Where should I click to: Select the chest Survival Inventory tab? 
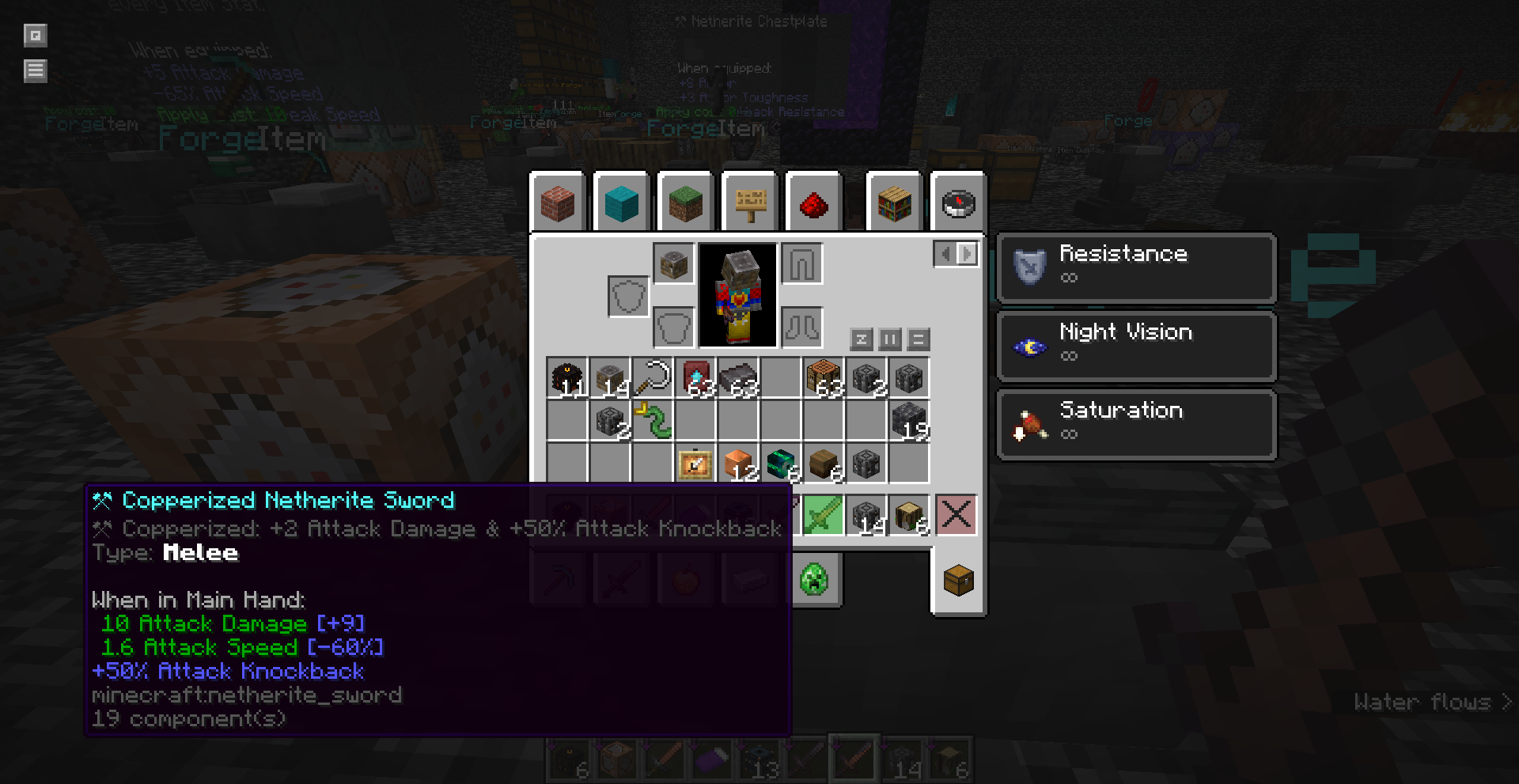click(x=958, y=581)
